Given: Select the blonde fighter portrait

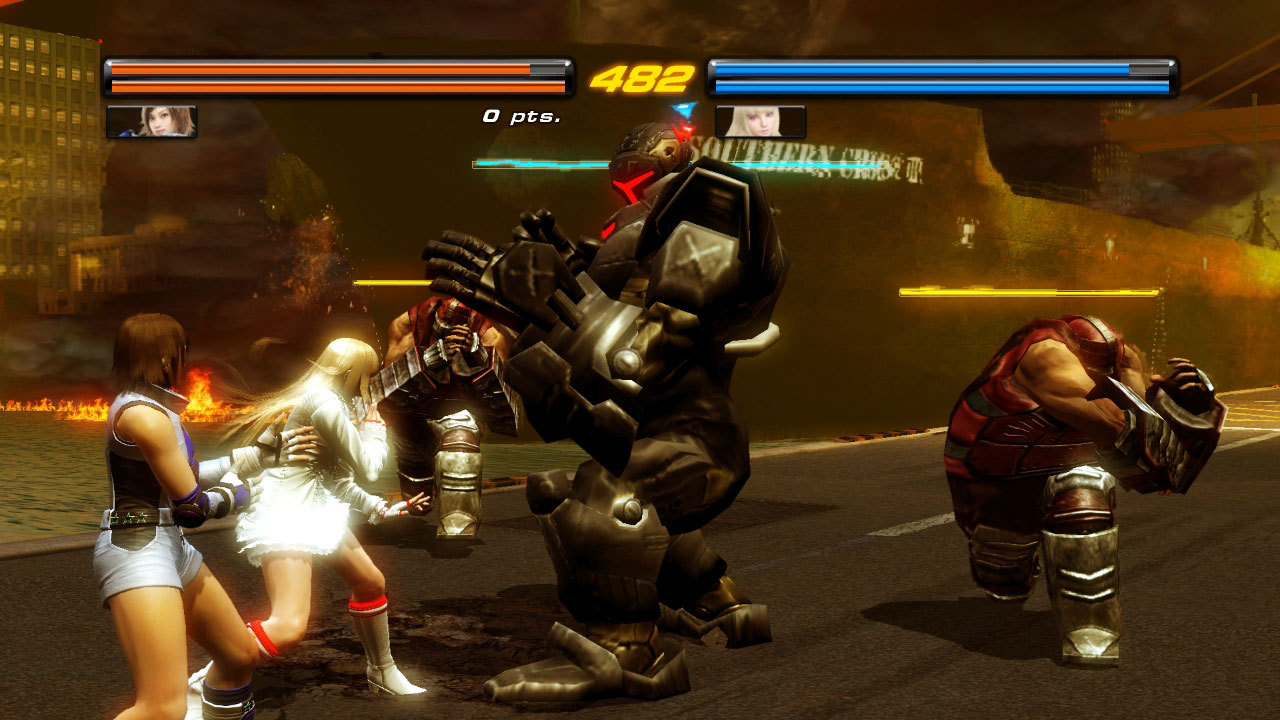Looking at the screenshot, I should click(760, 121).
